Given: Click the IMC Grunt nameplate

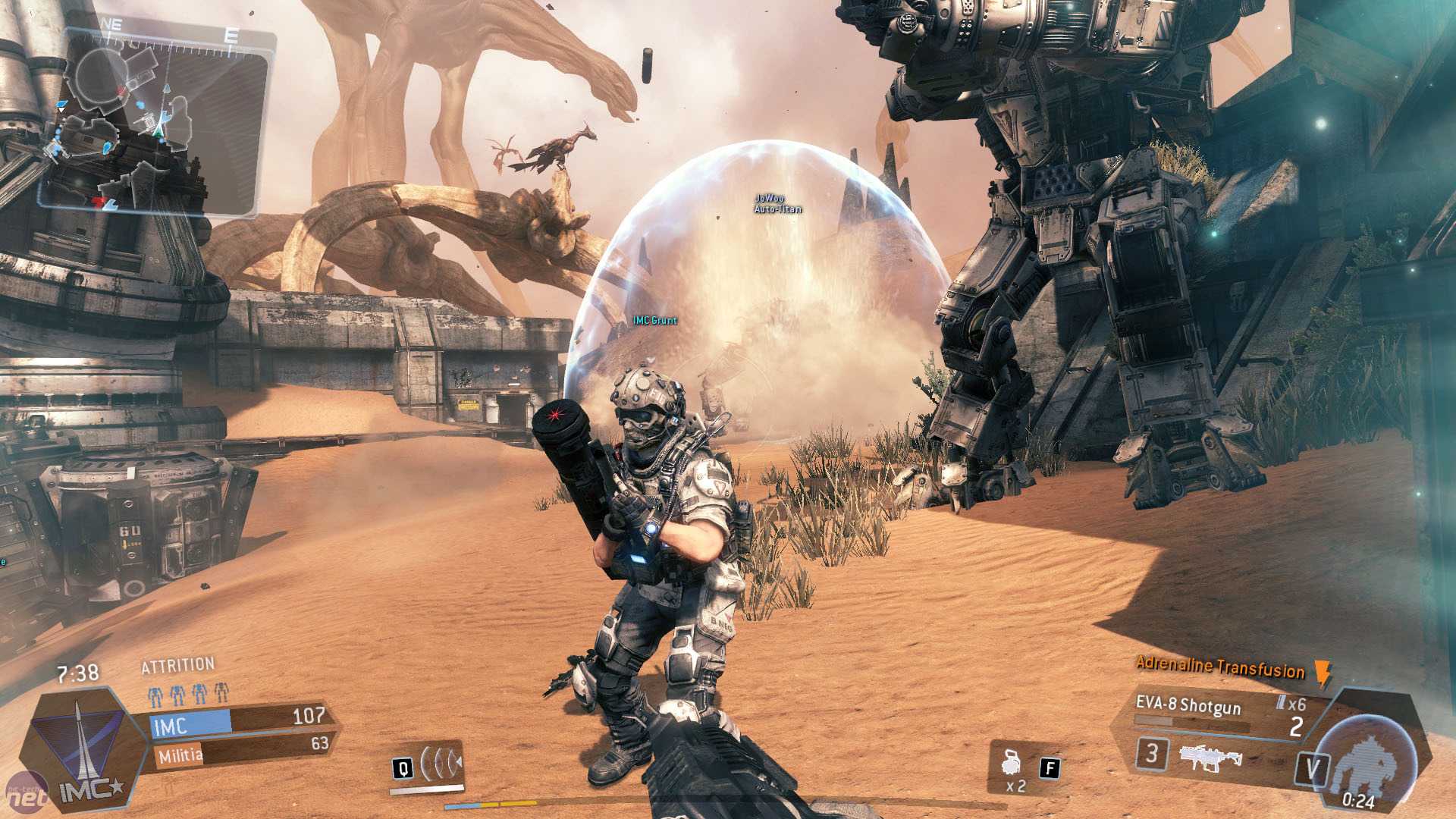Looking at the screenshot, I should tap(655, 321).
